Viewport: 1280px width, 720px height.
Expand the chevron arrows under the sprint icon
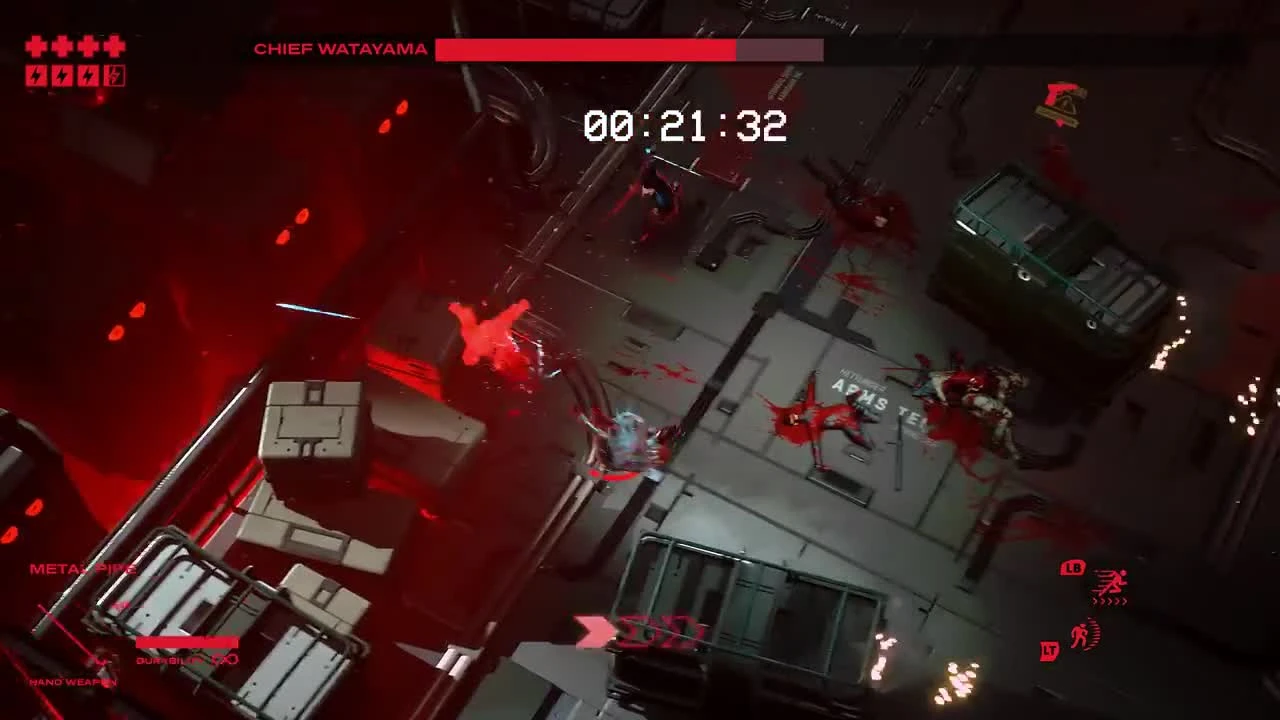[1109, 601]
